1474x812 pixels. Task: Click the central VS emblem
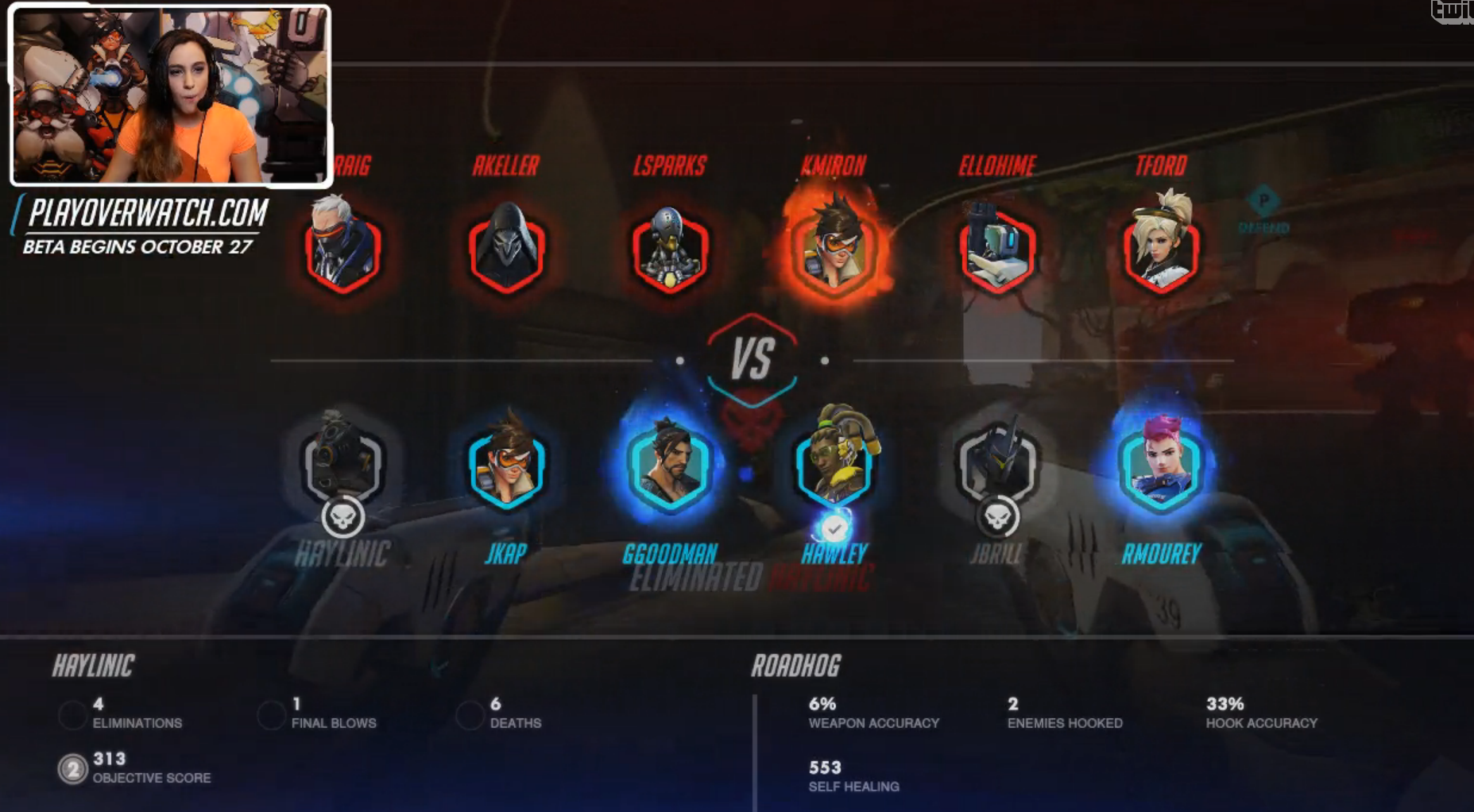tap(753, 356)
